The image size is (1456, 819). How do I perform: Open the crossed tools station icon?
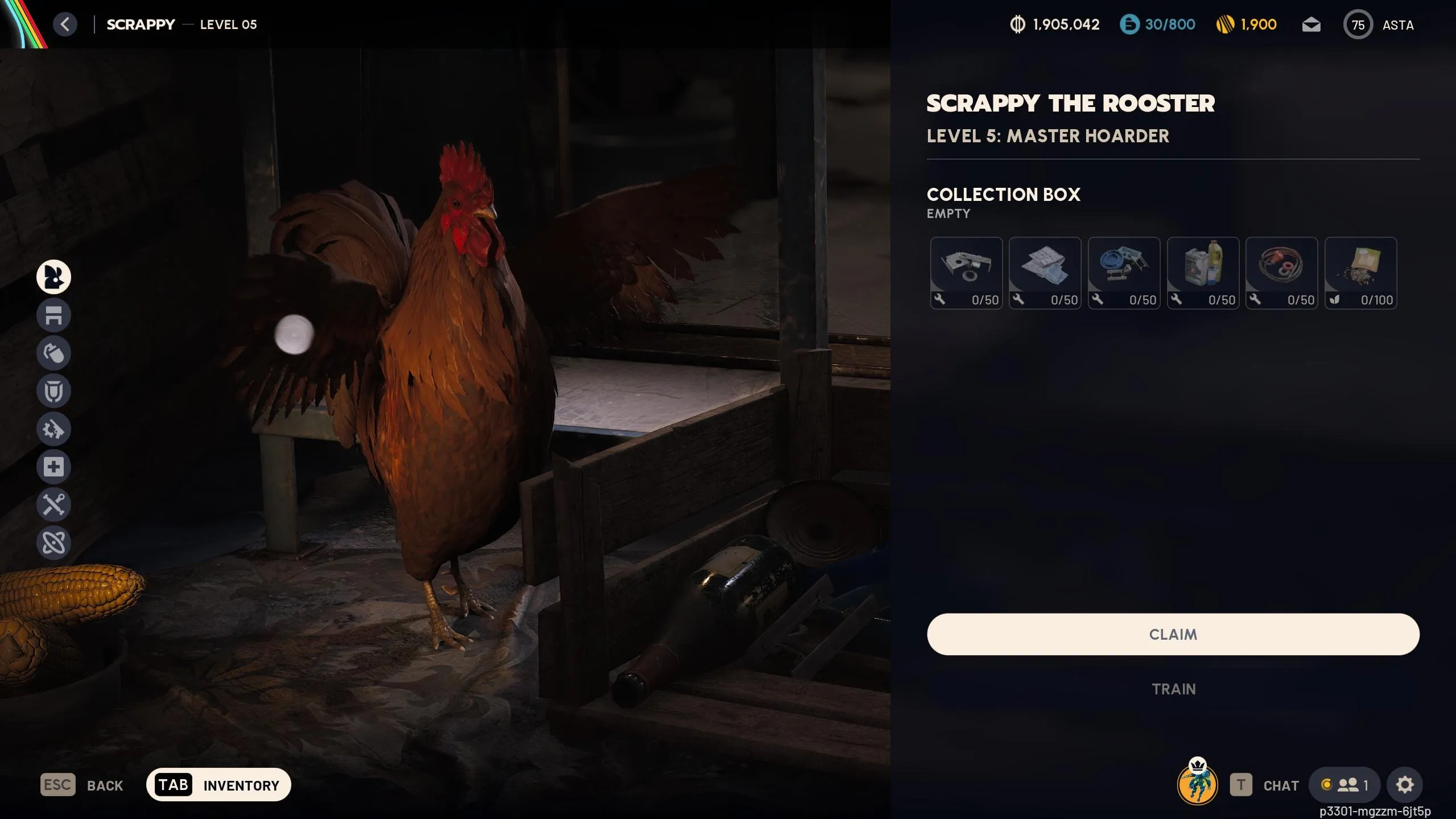(x=53, y=504)
